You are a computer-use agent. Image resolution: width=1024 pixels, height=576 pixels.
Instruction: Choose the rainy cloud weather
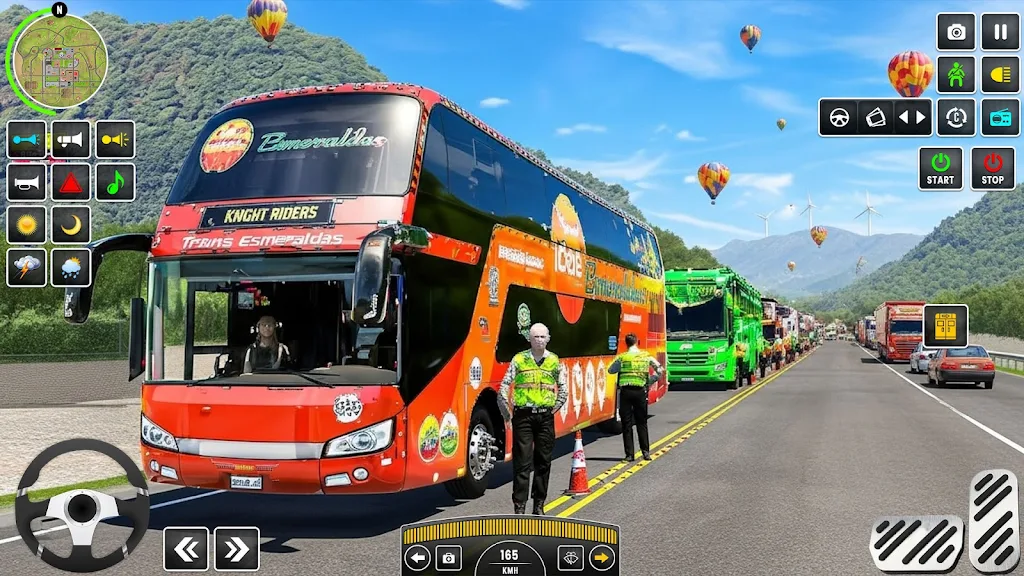(71, 268)
